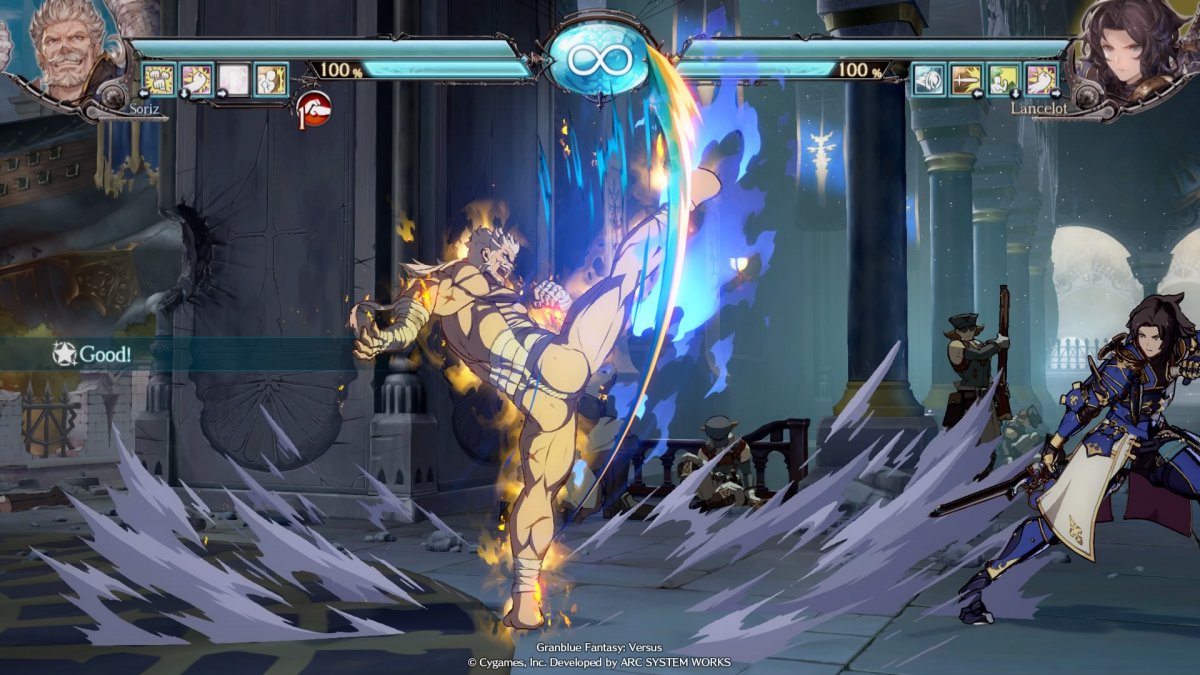Trigger Lancelot's green figure skill icon

1003,78
